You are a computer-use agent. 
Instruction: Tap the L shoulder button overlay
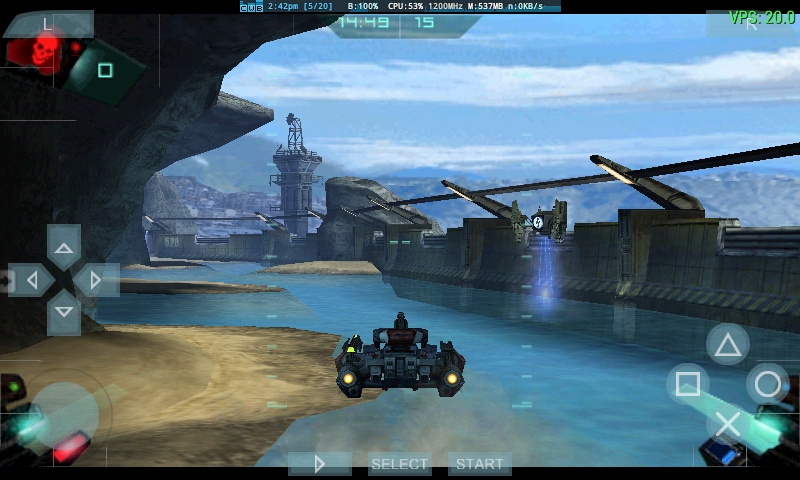click(49, 23)
